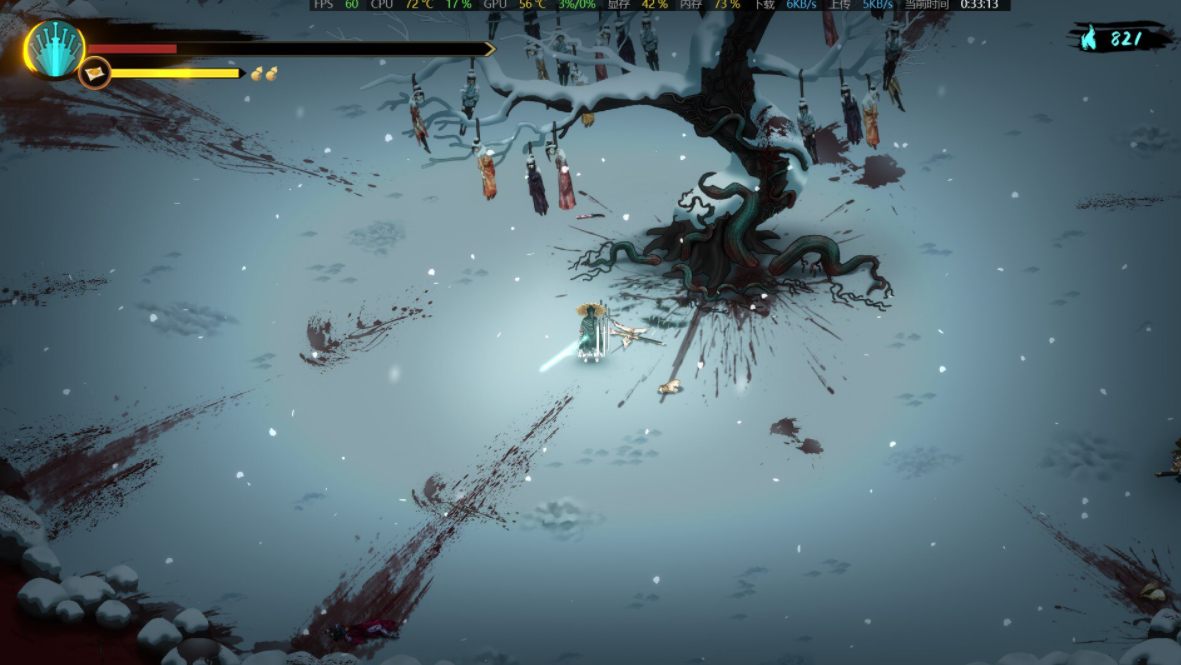Select the orange scroll item icon
The width and height of the screenshot is (1181, 665).
point(95,73)
